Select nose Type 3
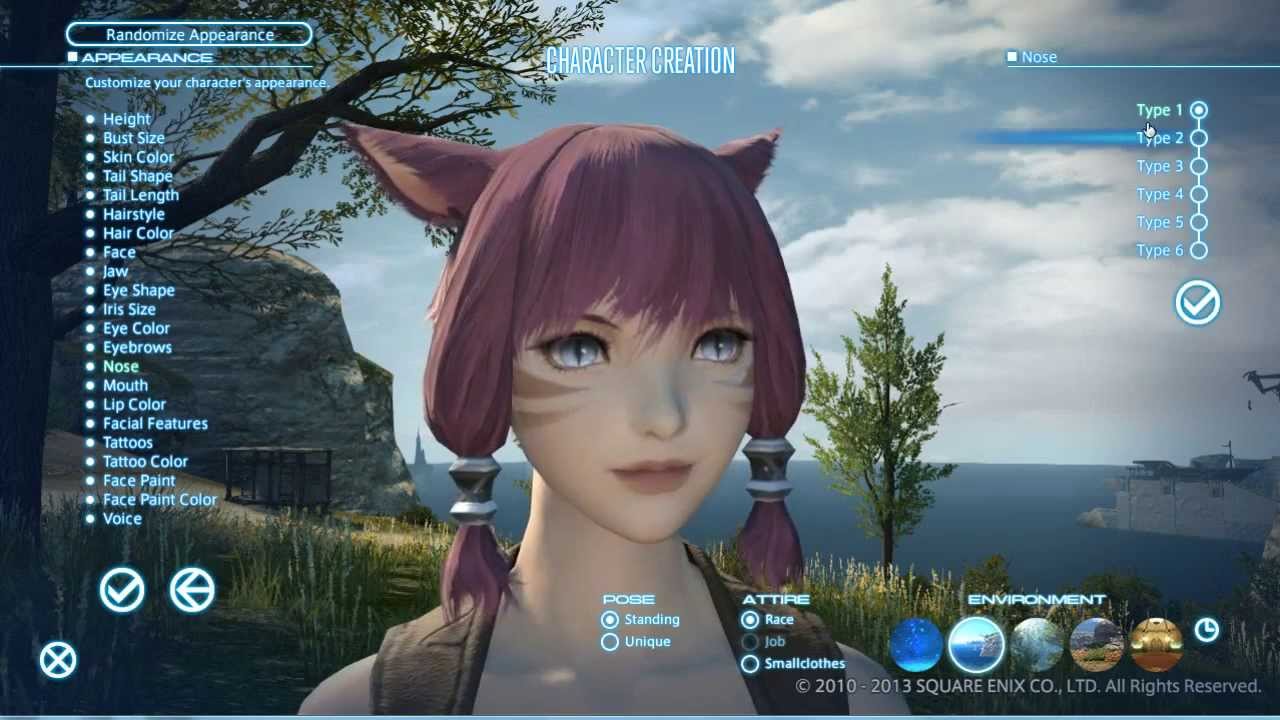Viewport: 1280px width, 720px height. [x=1198, y=166]
